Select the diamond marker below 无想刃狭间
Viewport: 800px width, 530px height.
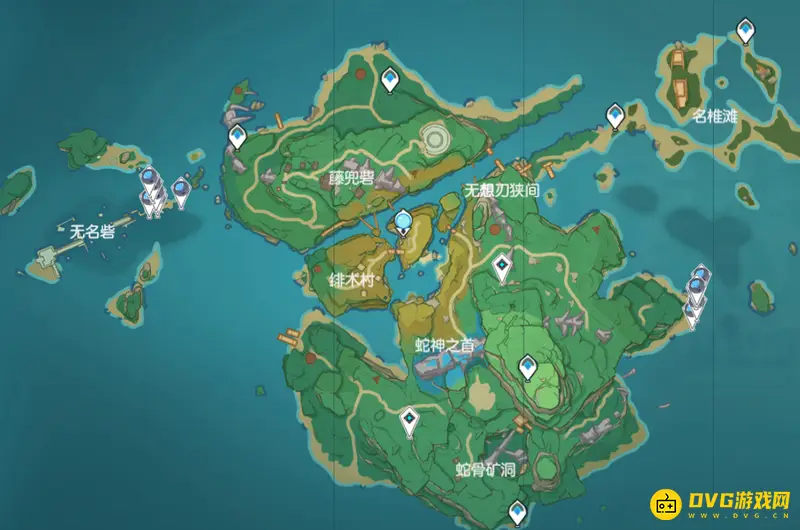[x=502, y=264]
